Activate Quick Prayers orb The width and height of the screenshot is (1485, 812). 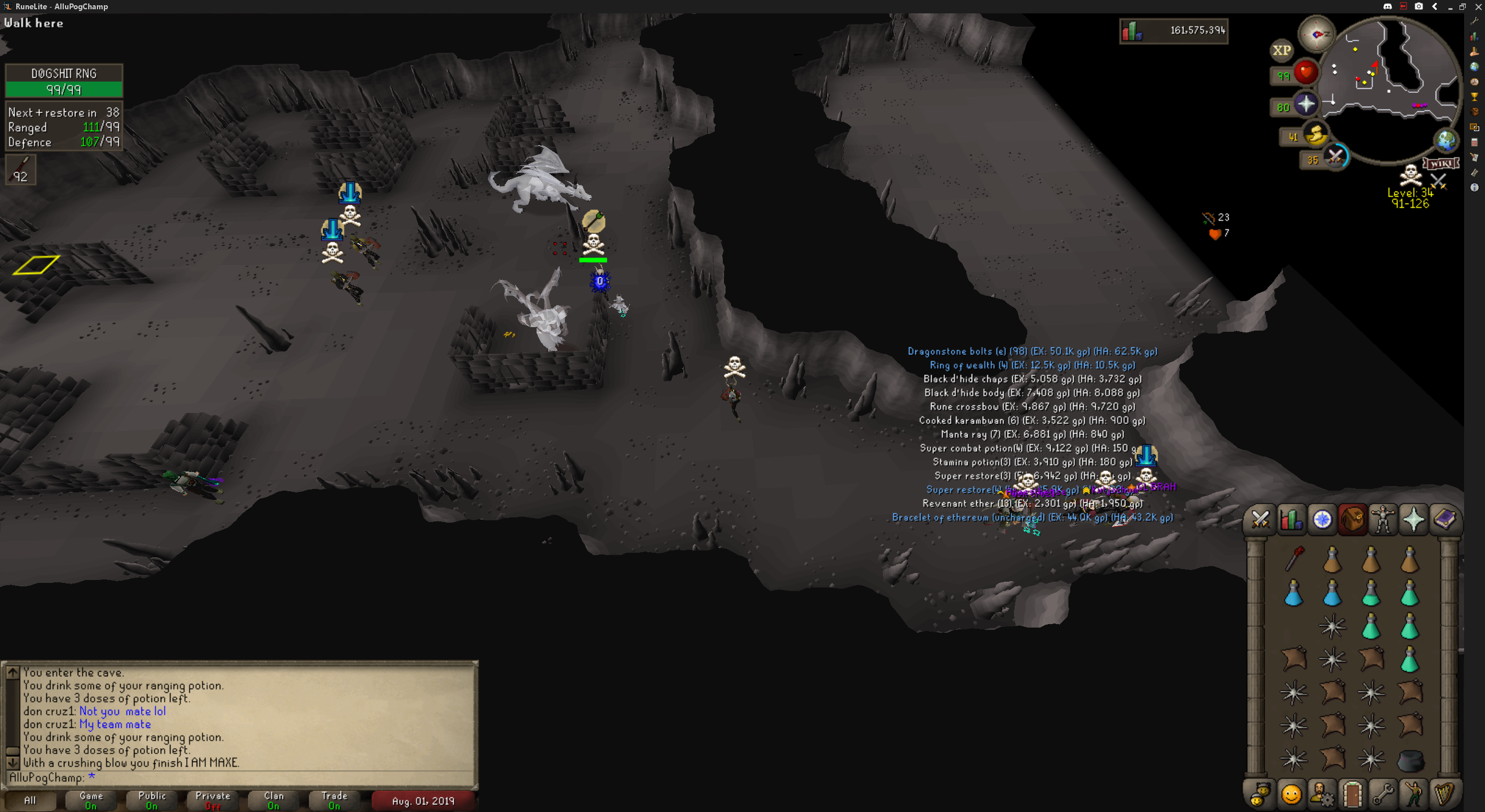pyautogui.click(x=1306, y=104)
